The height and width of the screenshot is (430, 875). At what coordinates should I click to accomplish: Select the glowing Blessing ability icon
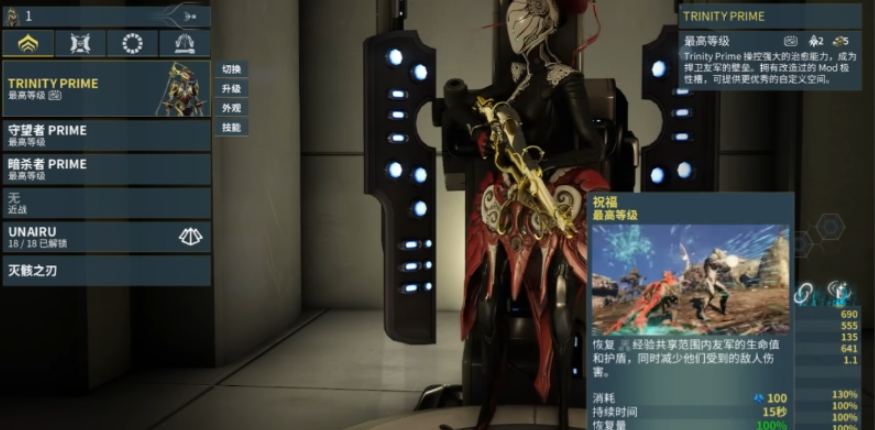(x=839, y=292)
